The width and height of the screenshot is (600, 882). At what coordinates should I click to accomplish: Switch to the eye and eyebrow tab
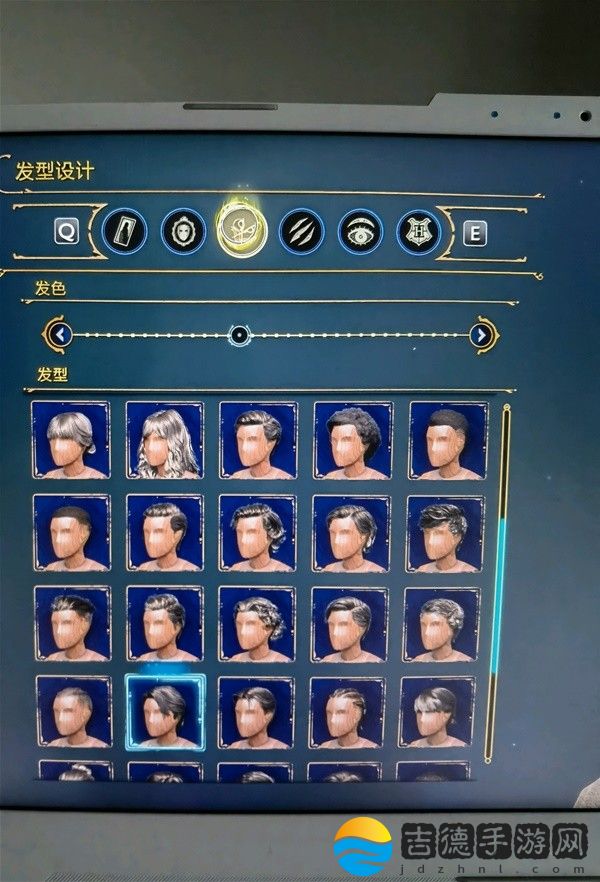[x=360, y=232]
